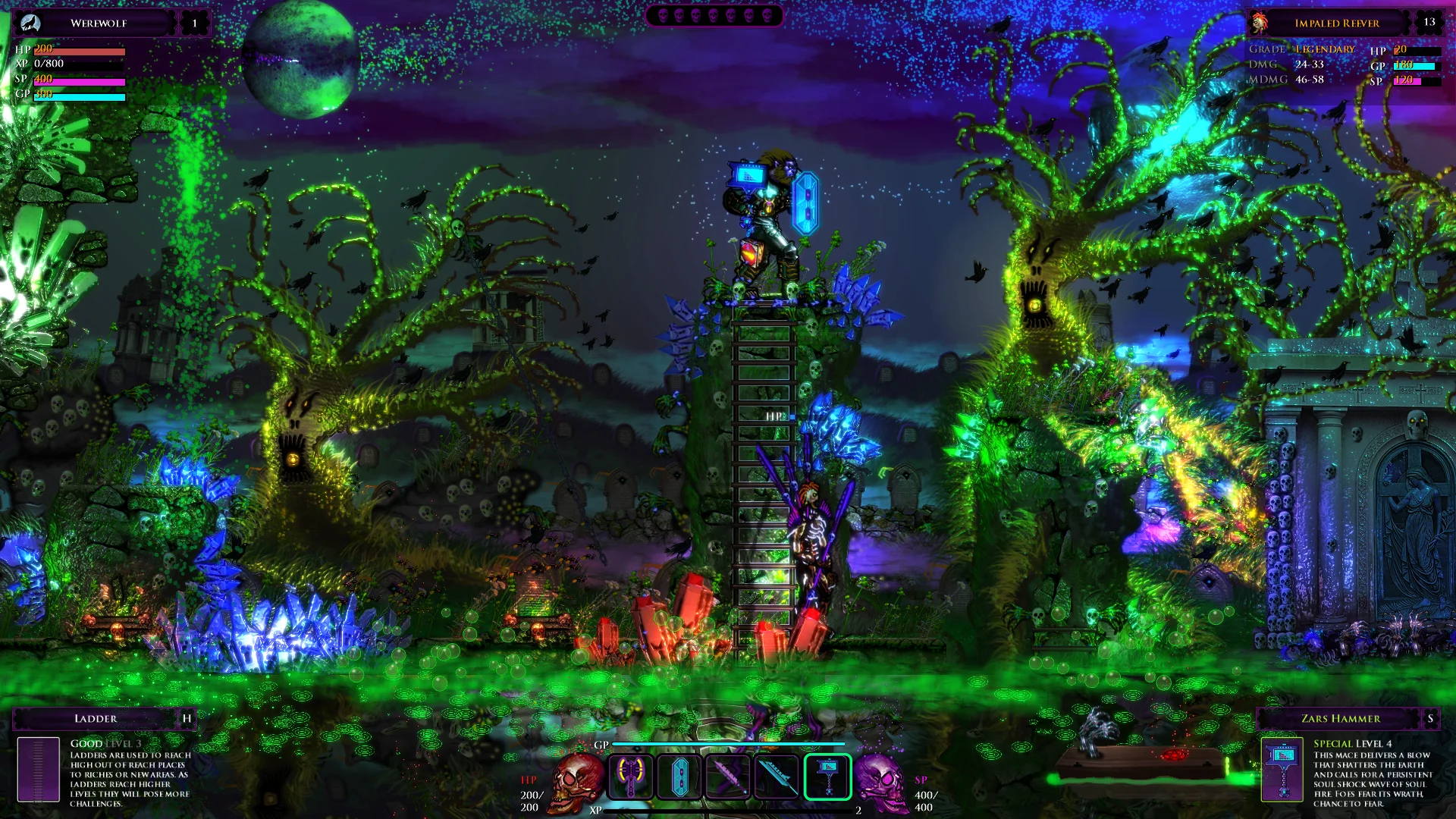Click the Werewolf character portrait

tap(30, 23)
